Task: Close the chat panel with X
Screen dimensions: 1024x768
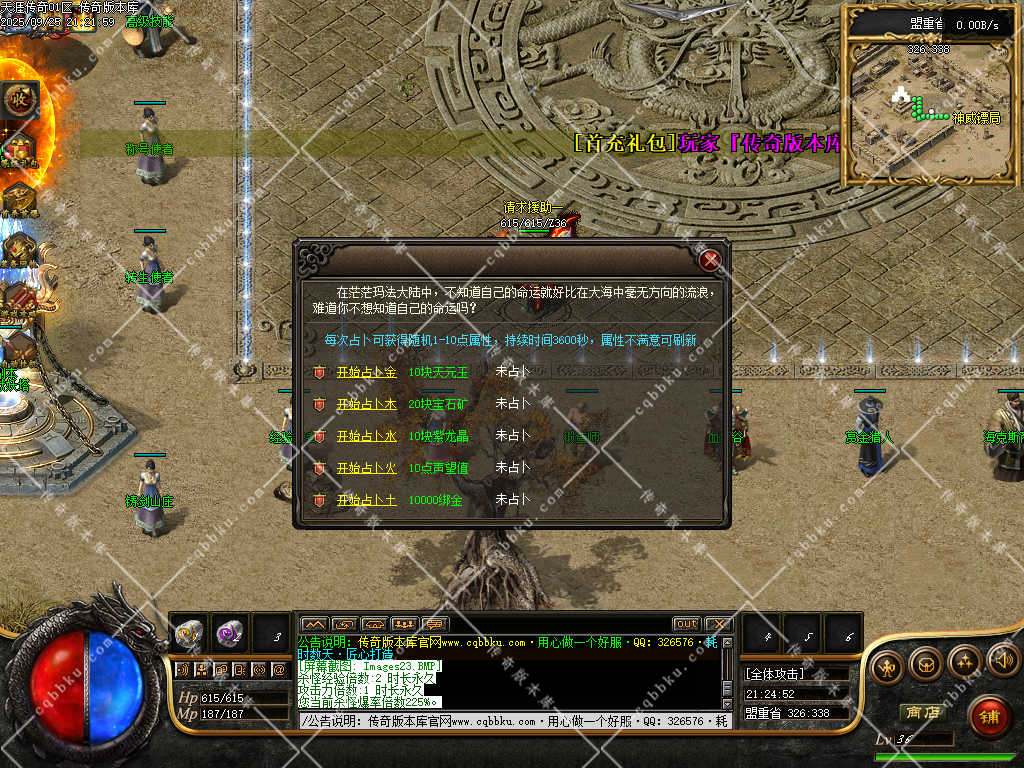Action: (717, 624)
